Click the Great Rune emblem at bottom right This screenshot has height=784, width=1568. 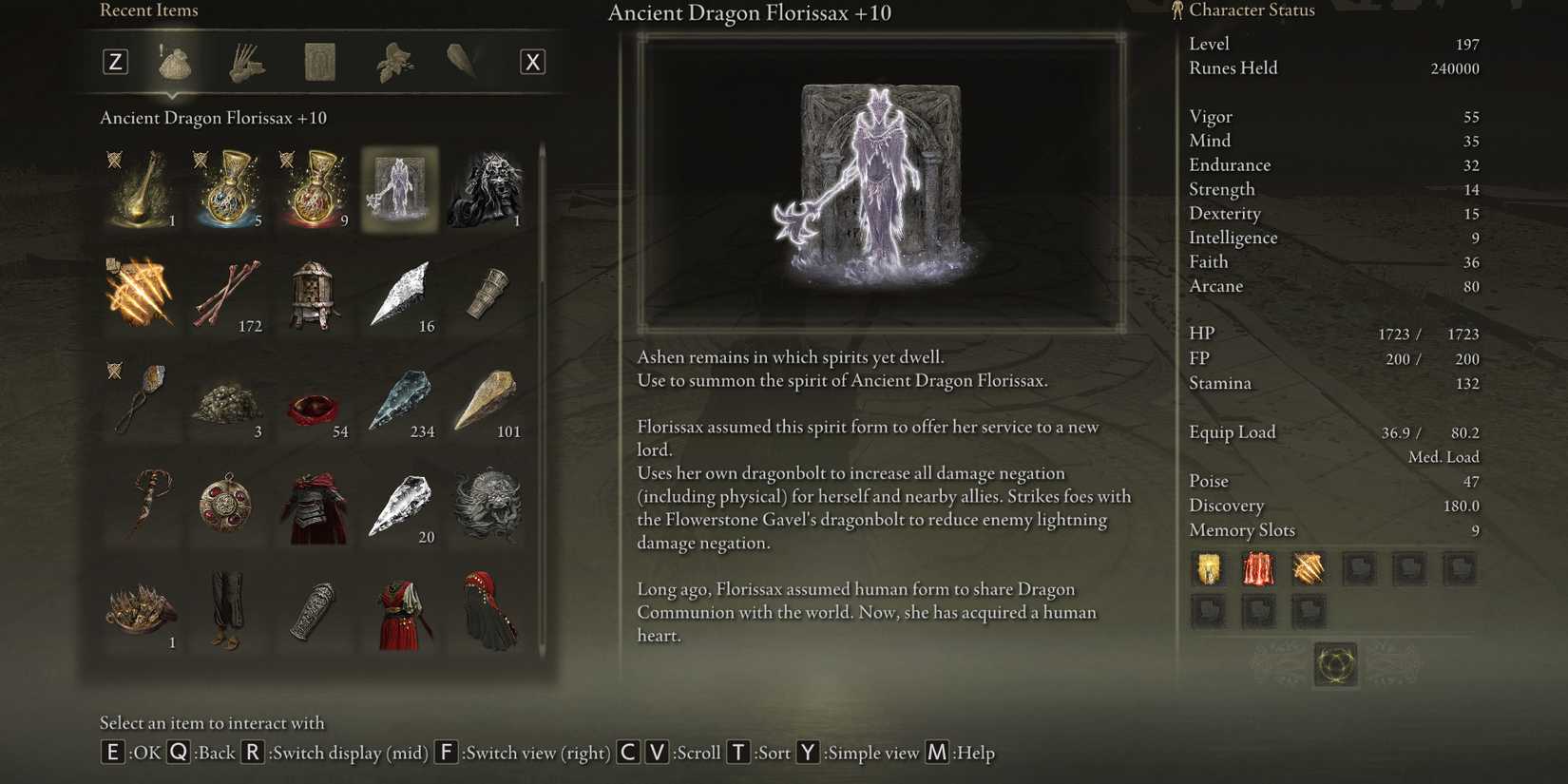click(x=1334, y=665)
